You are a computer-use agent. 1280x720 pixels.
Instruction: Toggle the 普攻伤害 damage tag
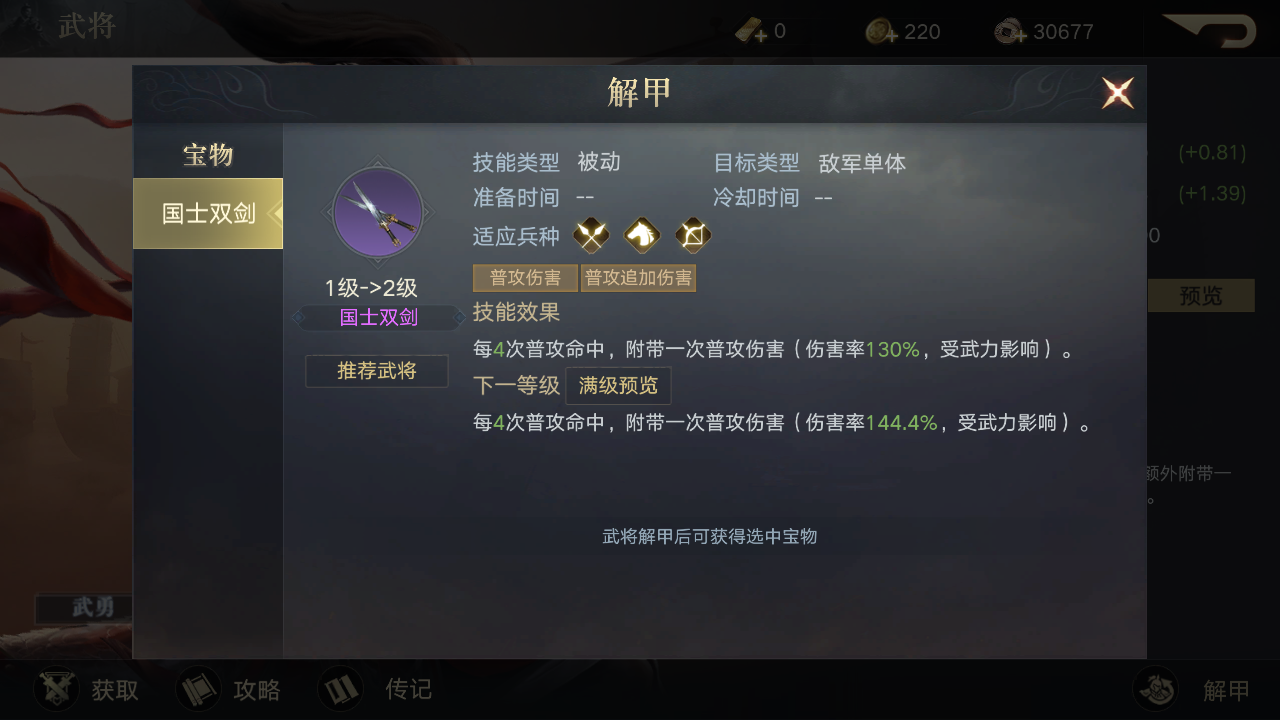(524, 277)
